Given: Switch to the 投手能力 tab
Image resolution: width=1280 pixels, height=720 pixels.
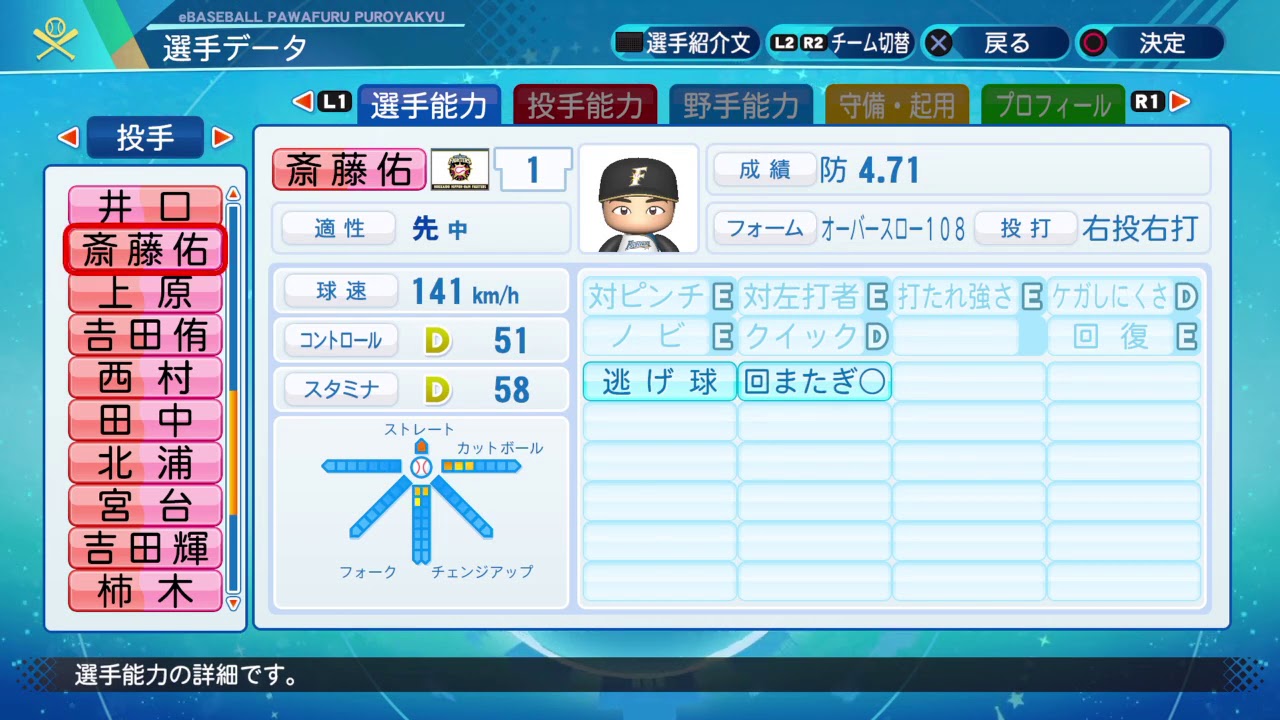Looking at the screenshot, I should [585, 105].
